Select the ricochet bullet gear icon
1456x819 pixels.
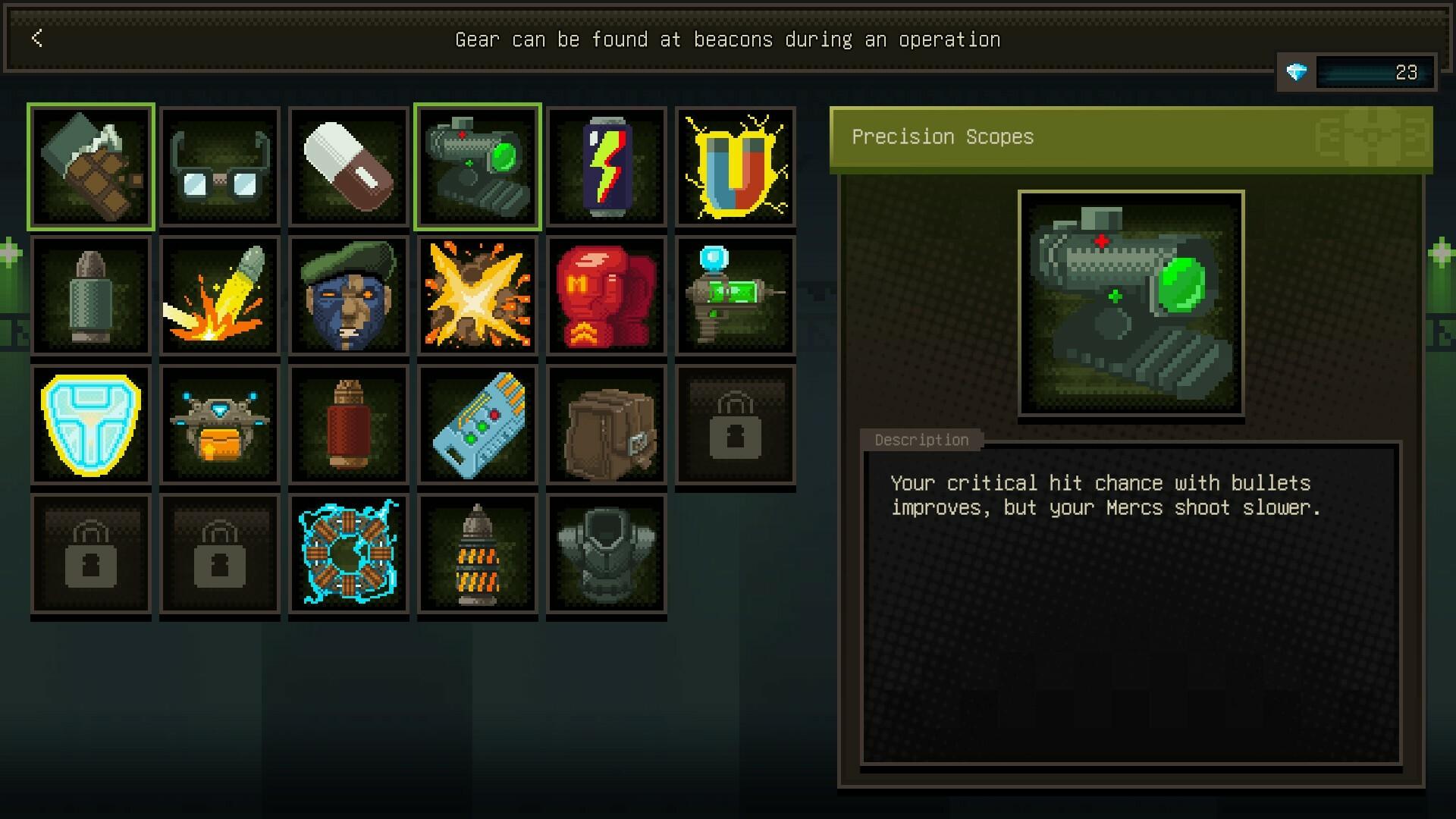pos(219,295)
